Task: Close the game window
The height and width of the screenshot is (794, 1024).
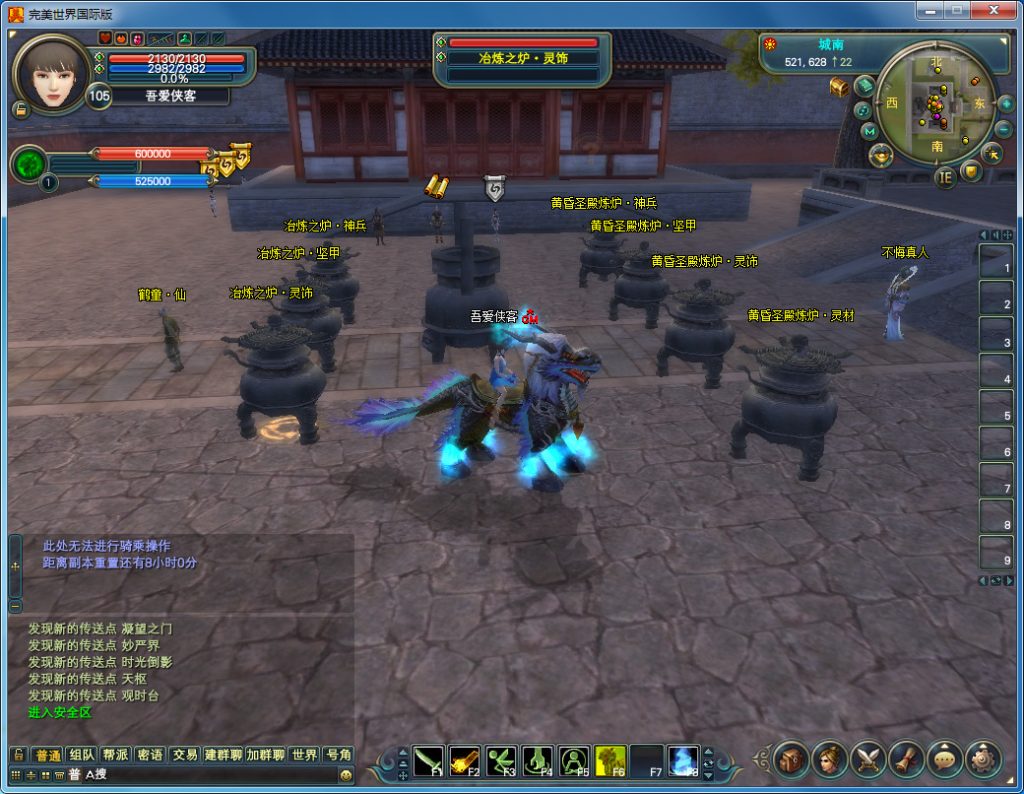Action: click(995, 11)
